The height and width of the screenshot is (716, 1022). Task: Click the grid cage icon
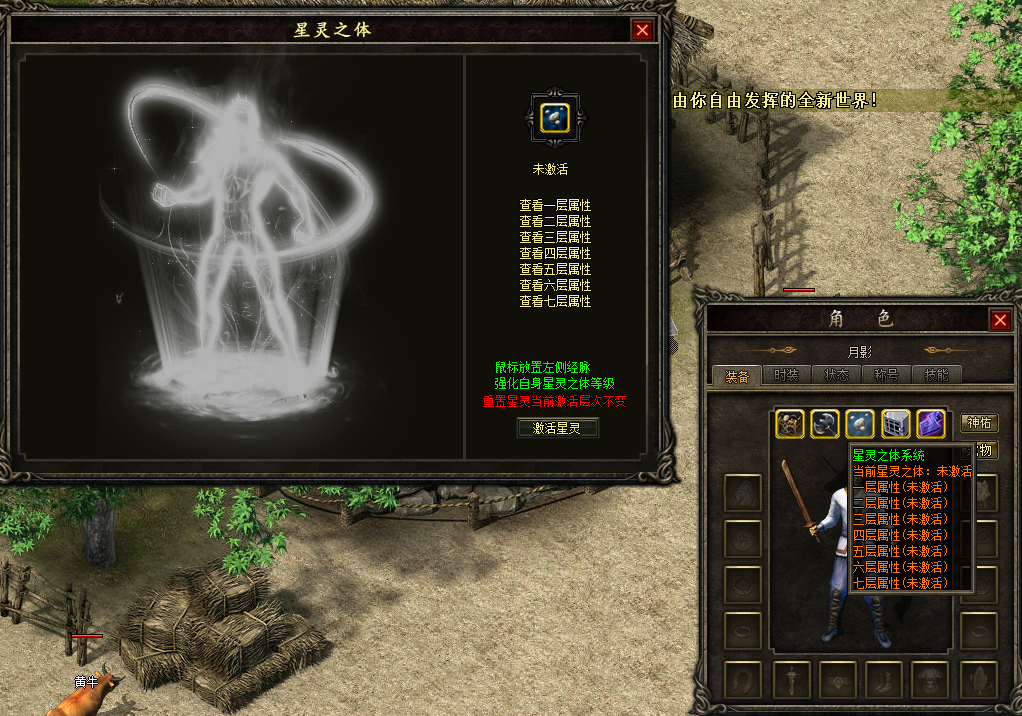(x=895, y=424)
